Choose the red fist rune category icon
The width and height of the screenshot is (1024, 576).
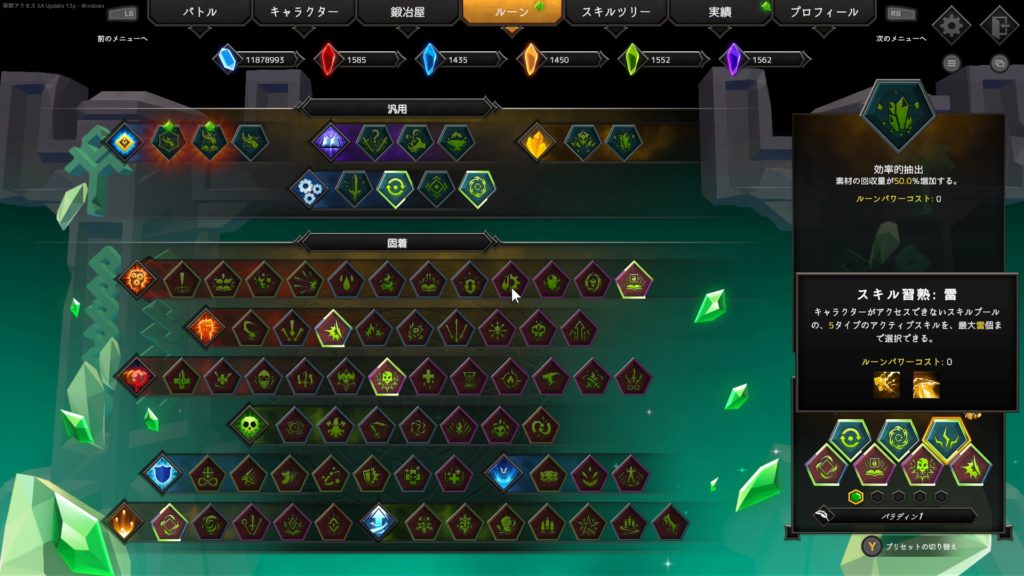coord(207,328)
